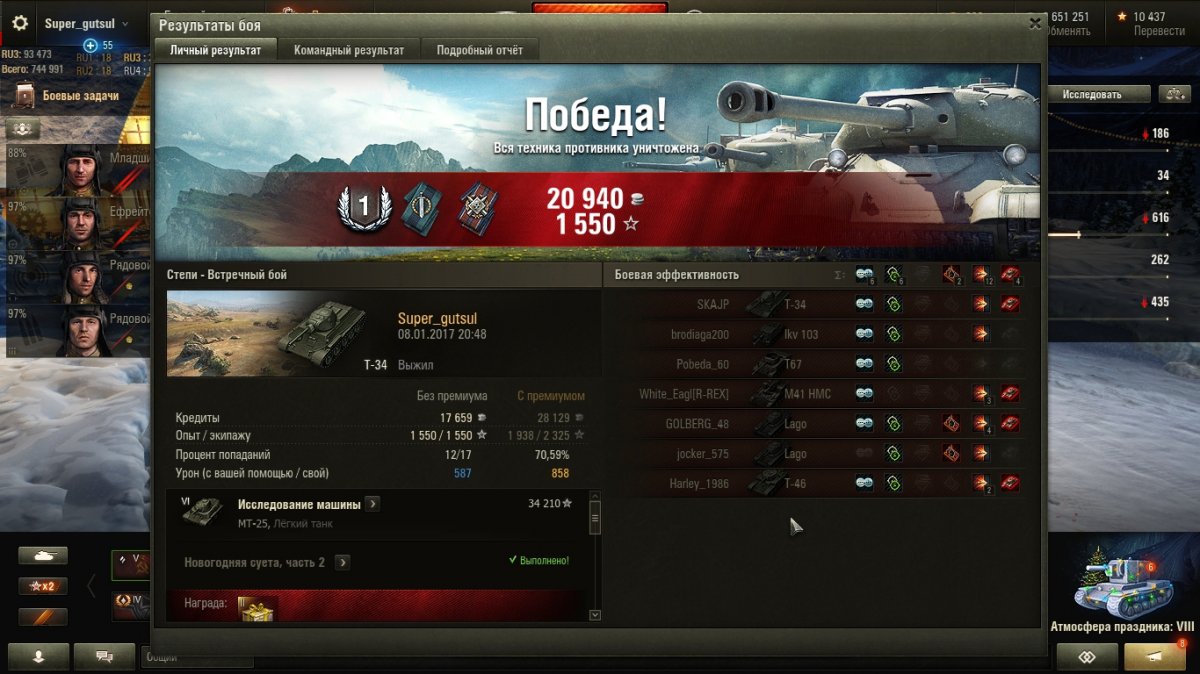Click Перевести under free experience
Image resolution: width=1200 pixels, height=674 pixels.
tap(1159, 31)
